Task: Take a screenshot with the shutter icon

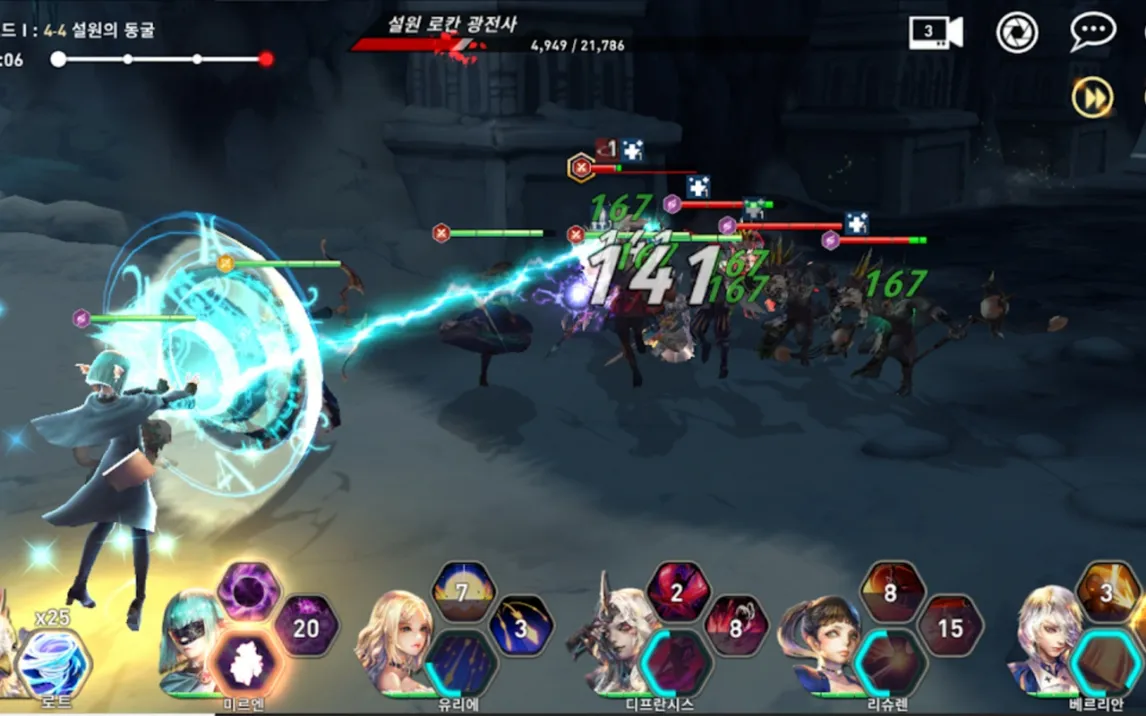Action: 1017,32
